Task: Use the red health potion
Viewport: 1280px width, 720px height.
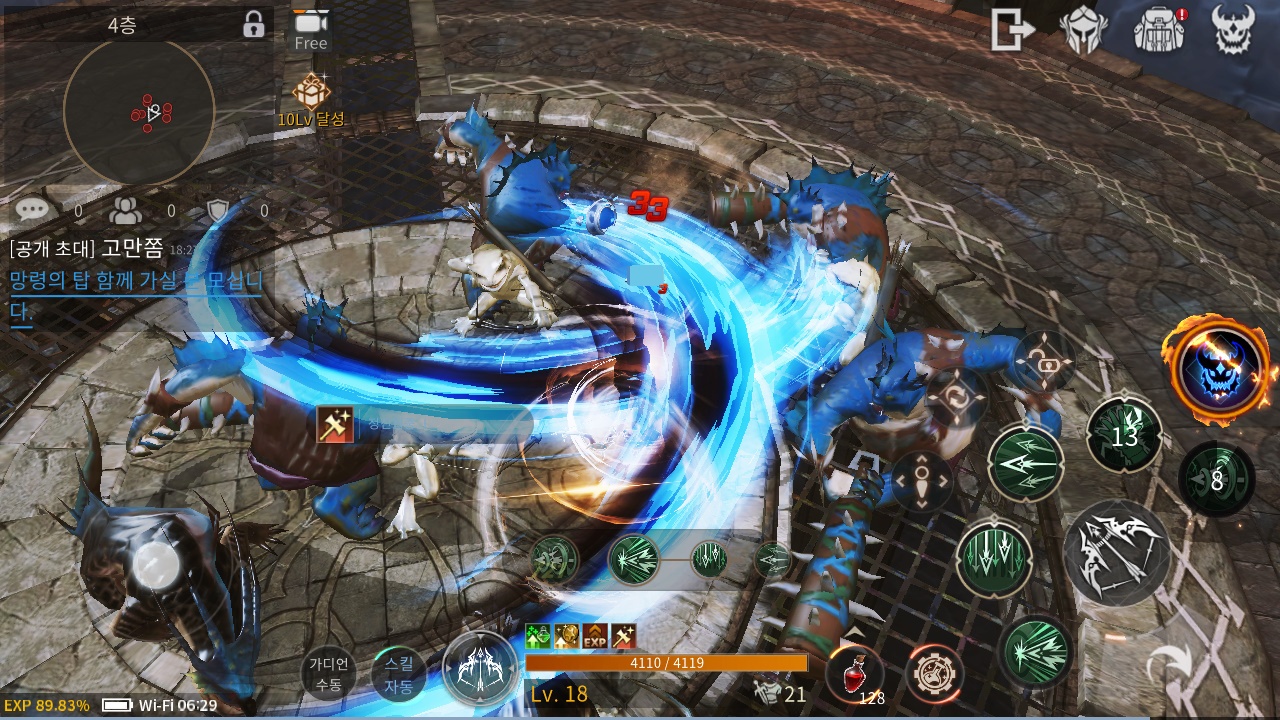Action: pyautogui.click(x=854, y=672)
